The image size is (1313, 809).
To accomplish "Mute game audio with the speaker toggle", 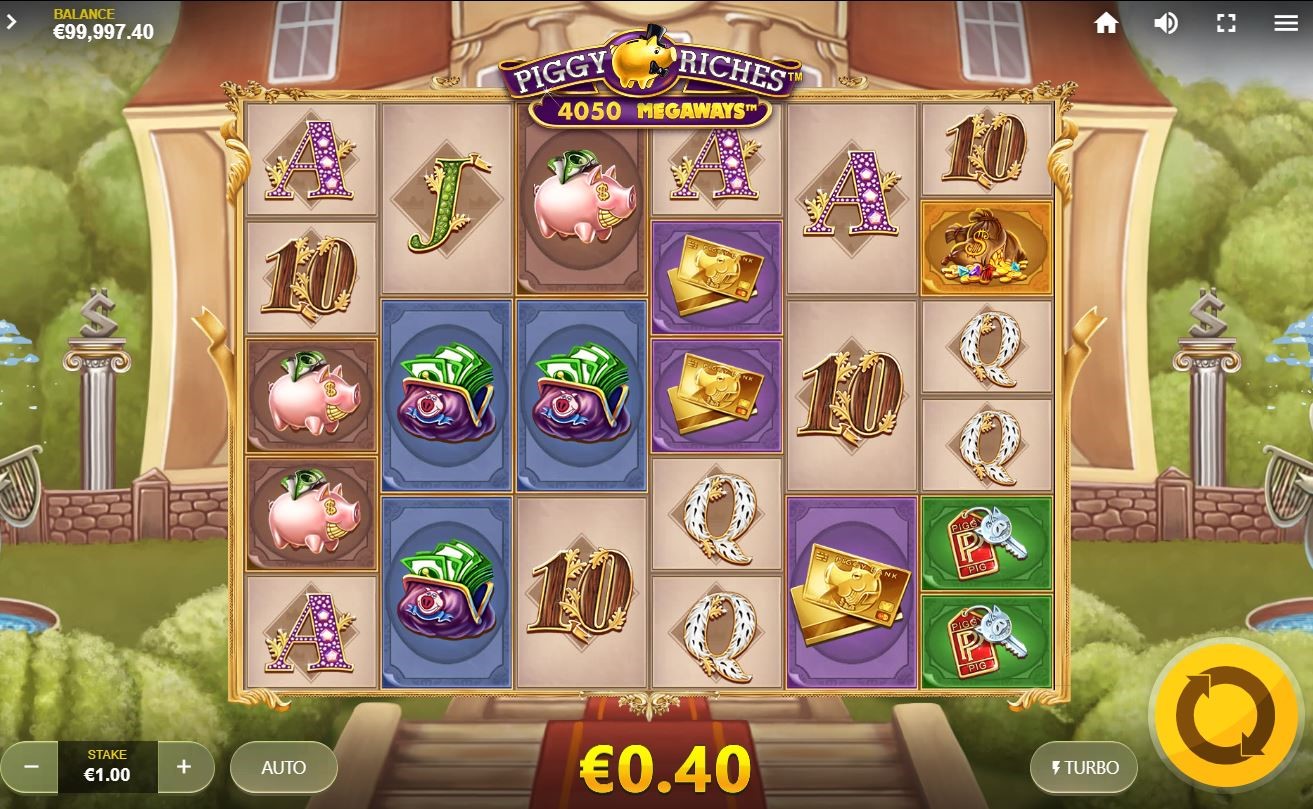I will (x=1165, y=22).
